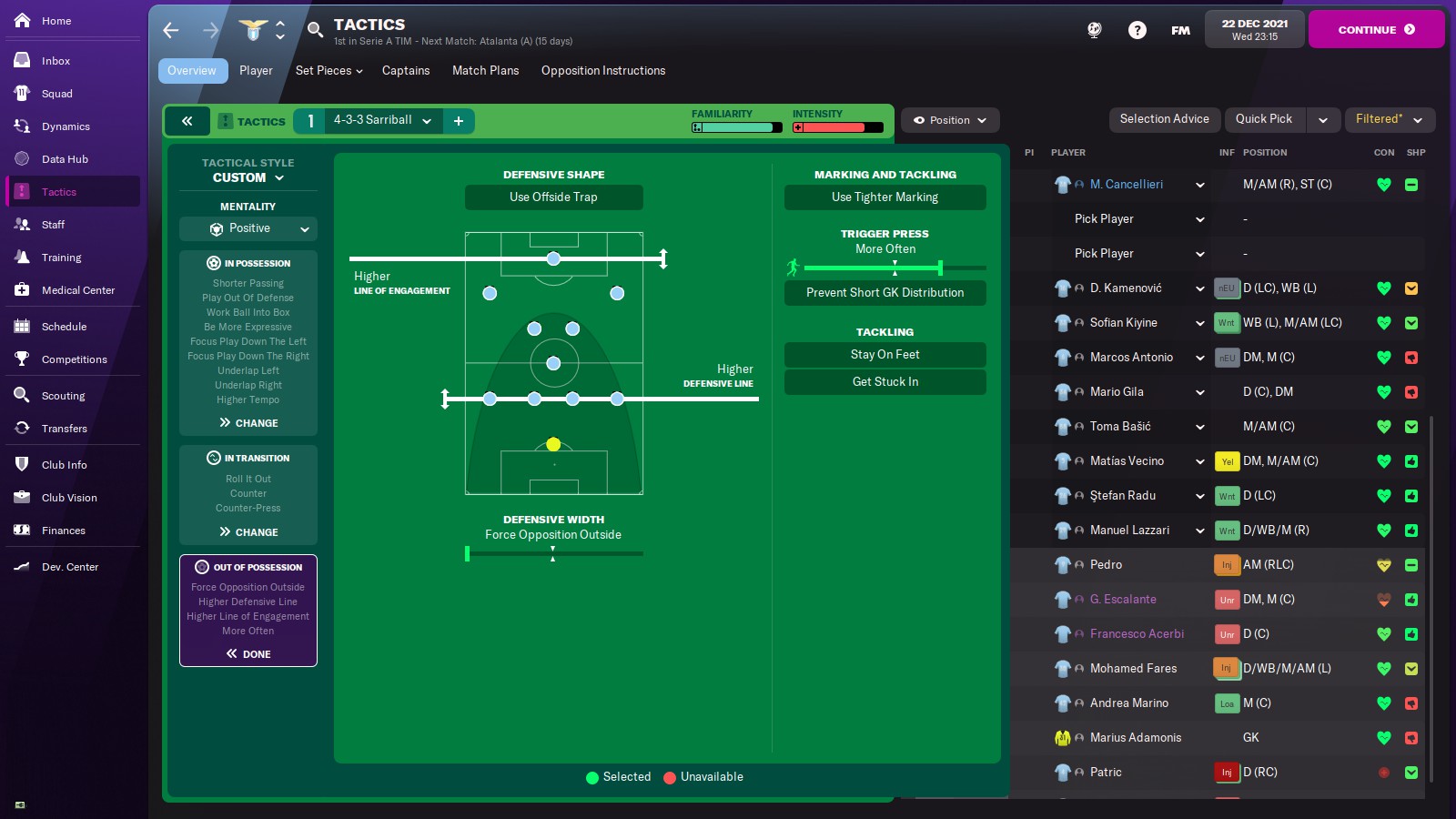Viewport: 1456px width, 819px height.
Task: Enable Get Stuck In tackling
Action: (885, 381)
